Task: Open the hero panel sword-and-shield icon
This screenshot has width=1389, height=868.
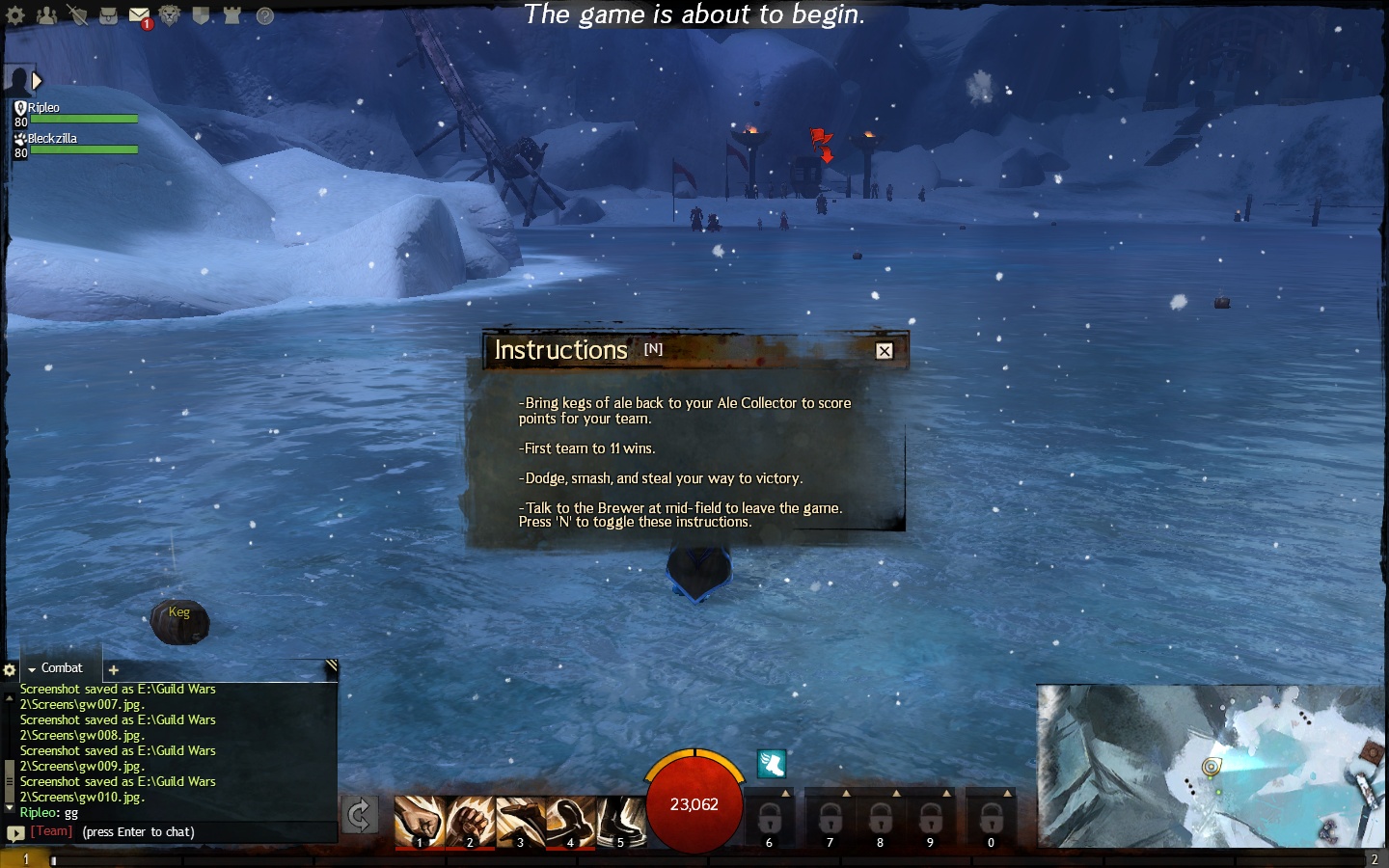Action: [77, 15]
